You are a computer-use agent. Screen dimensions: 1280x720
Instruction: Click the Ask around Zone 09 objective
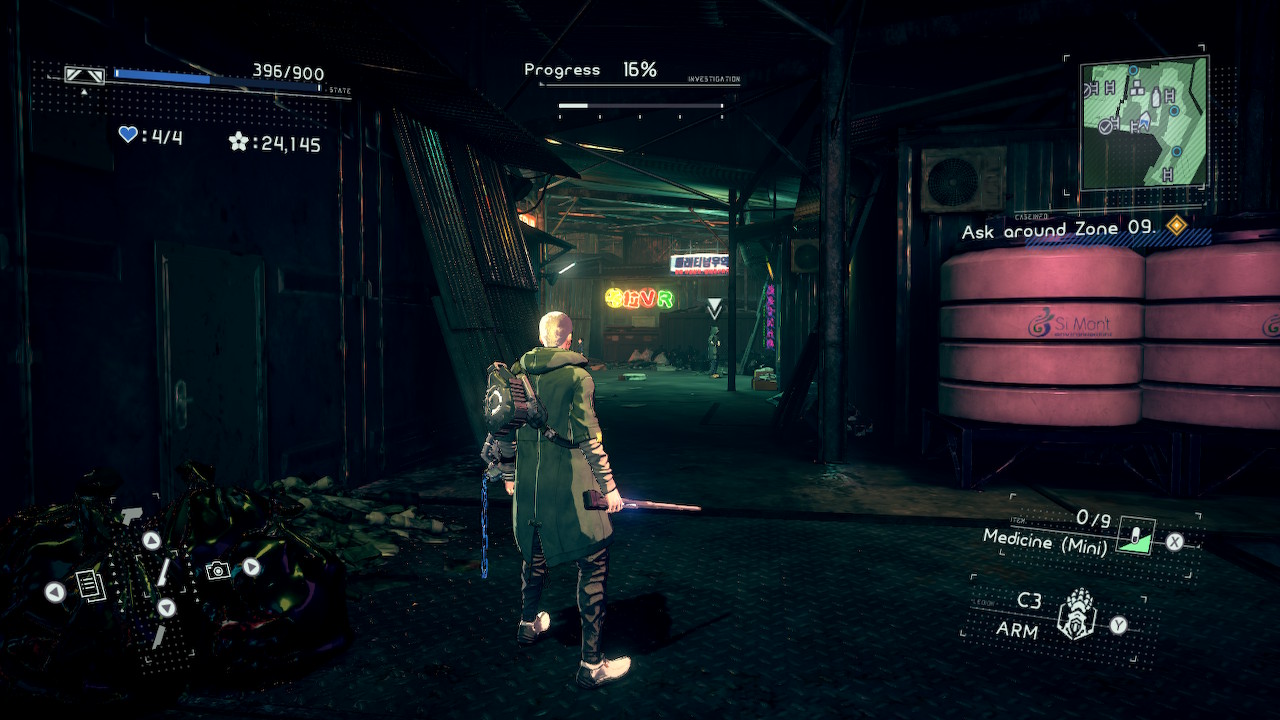click(1059, 230)
